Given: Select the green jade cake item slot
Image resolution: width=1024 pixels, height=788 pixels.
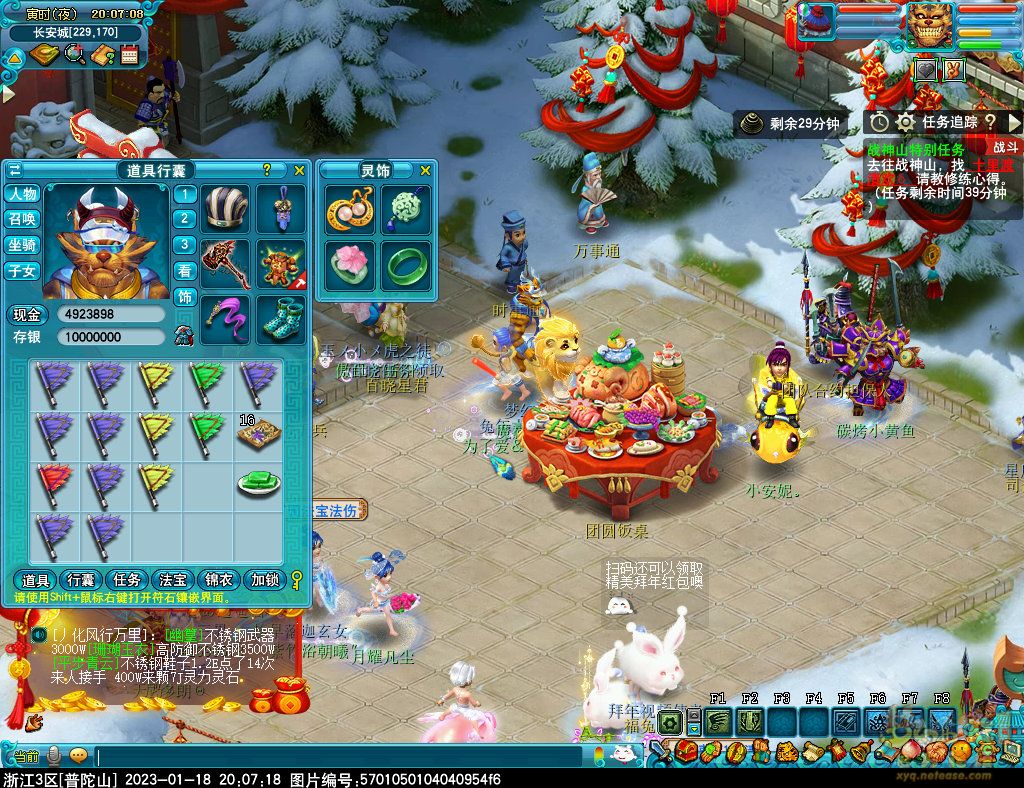Looking at the screenshot, I should pos(258,482).
